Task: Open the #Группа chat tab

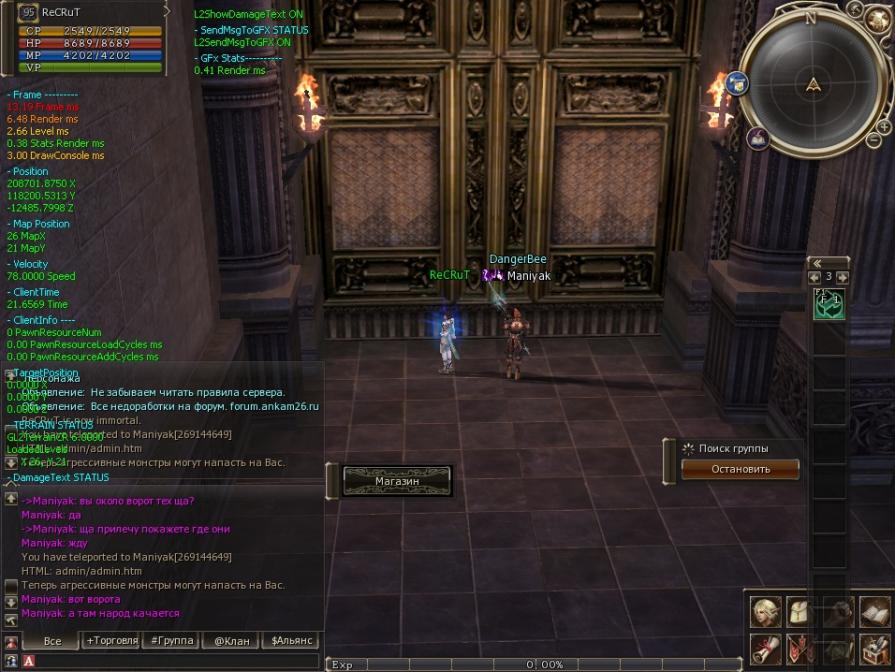Action: click(171, 640)
